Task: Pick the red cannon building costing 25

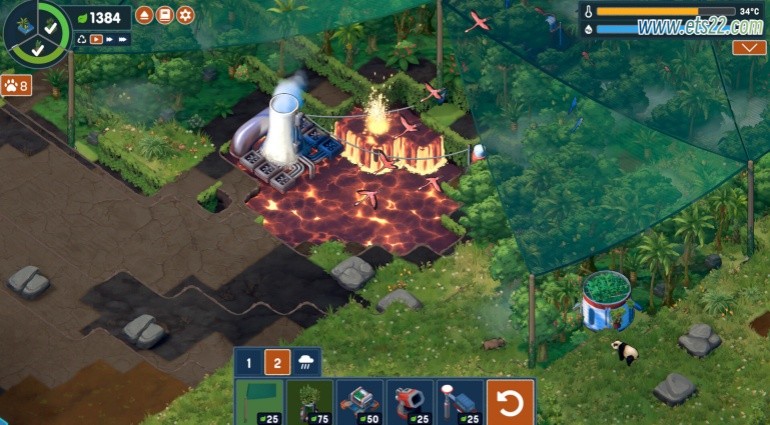Action: pyautogui.click(x=409, y=402)
